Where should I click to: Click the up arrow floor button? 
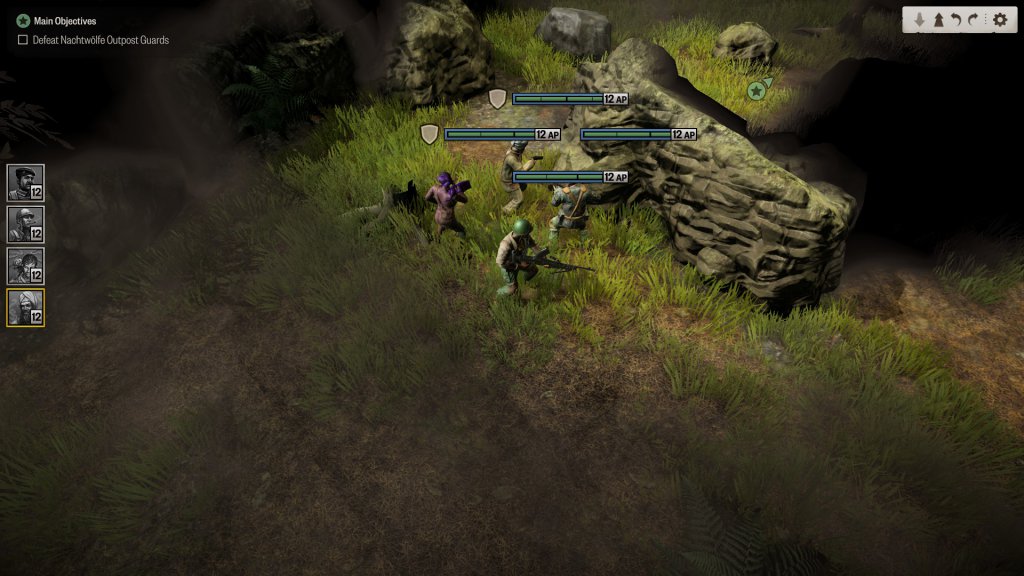(x=938, y=20)
